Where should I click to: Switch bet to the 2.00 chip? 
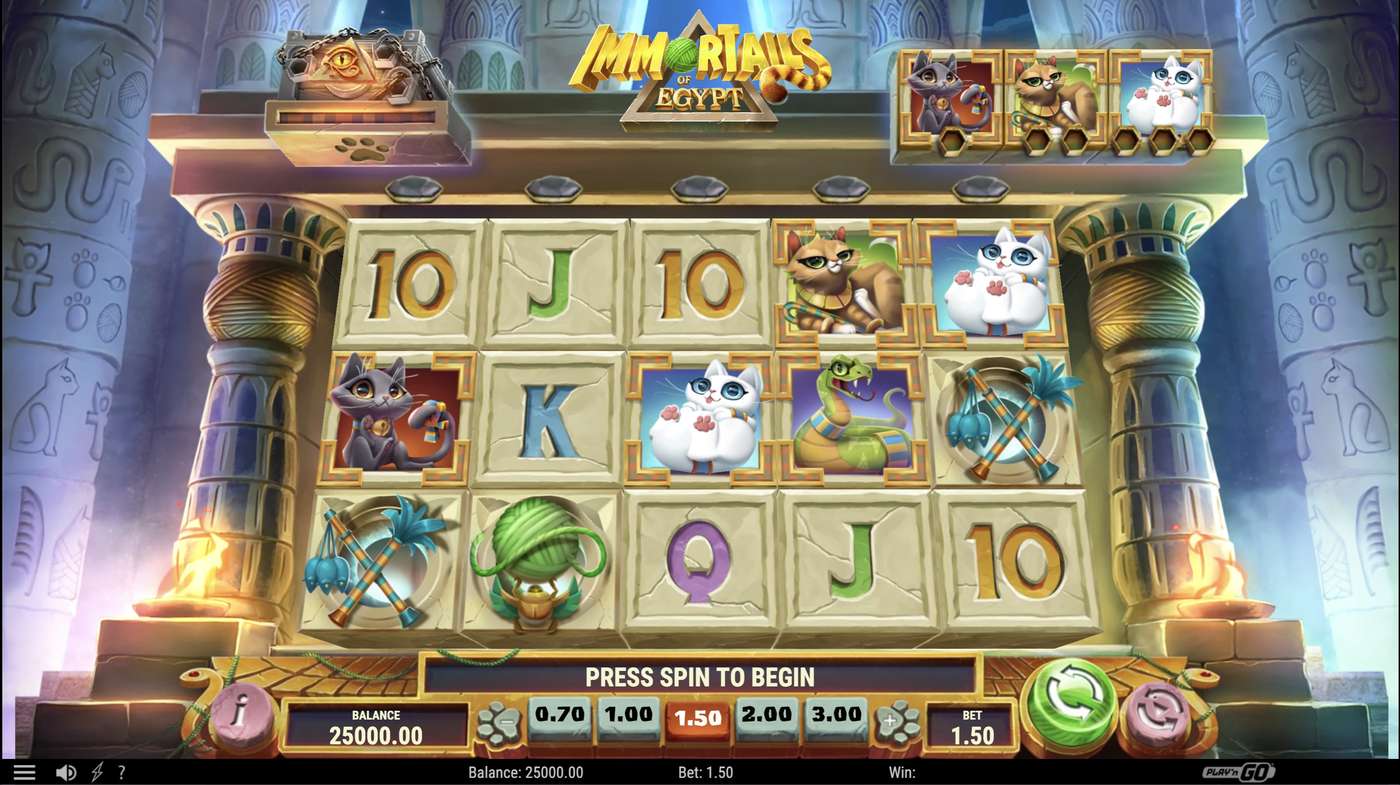click(x=764, y=714)
